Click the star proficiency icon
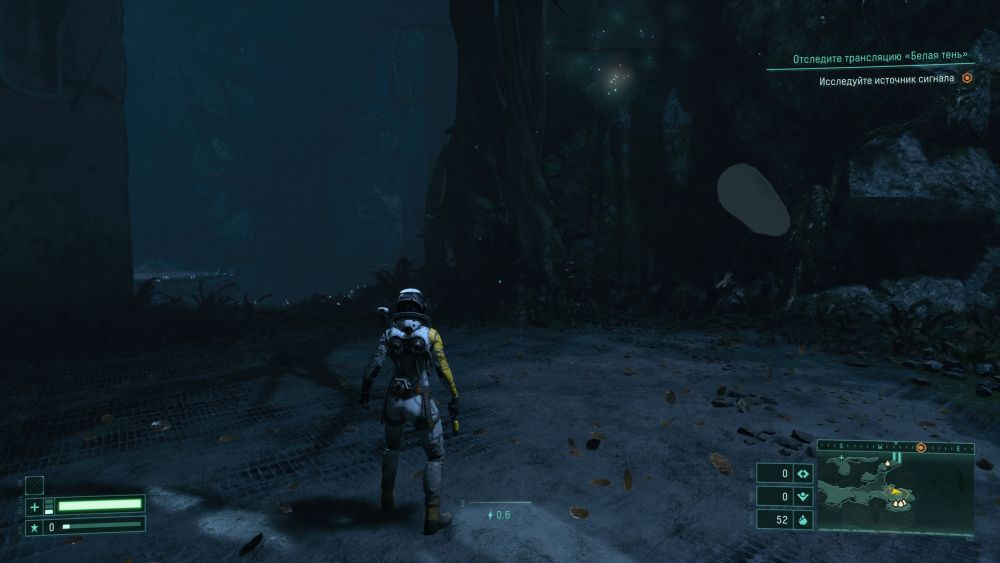 35,525
